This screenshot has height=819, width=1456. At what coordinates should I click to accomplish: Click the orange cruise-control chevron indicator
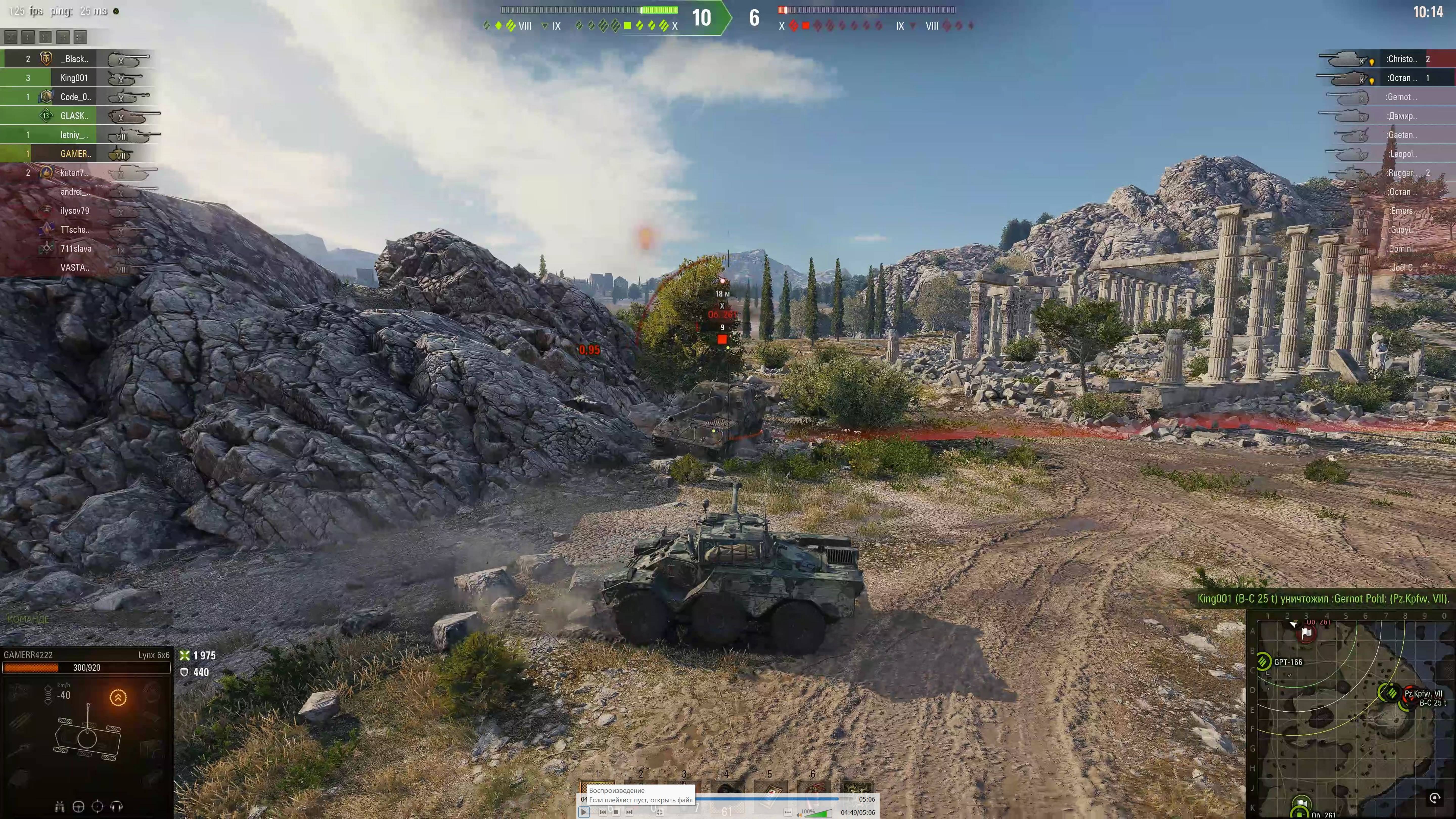pos(118,697)
